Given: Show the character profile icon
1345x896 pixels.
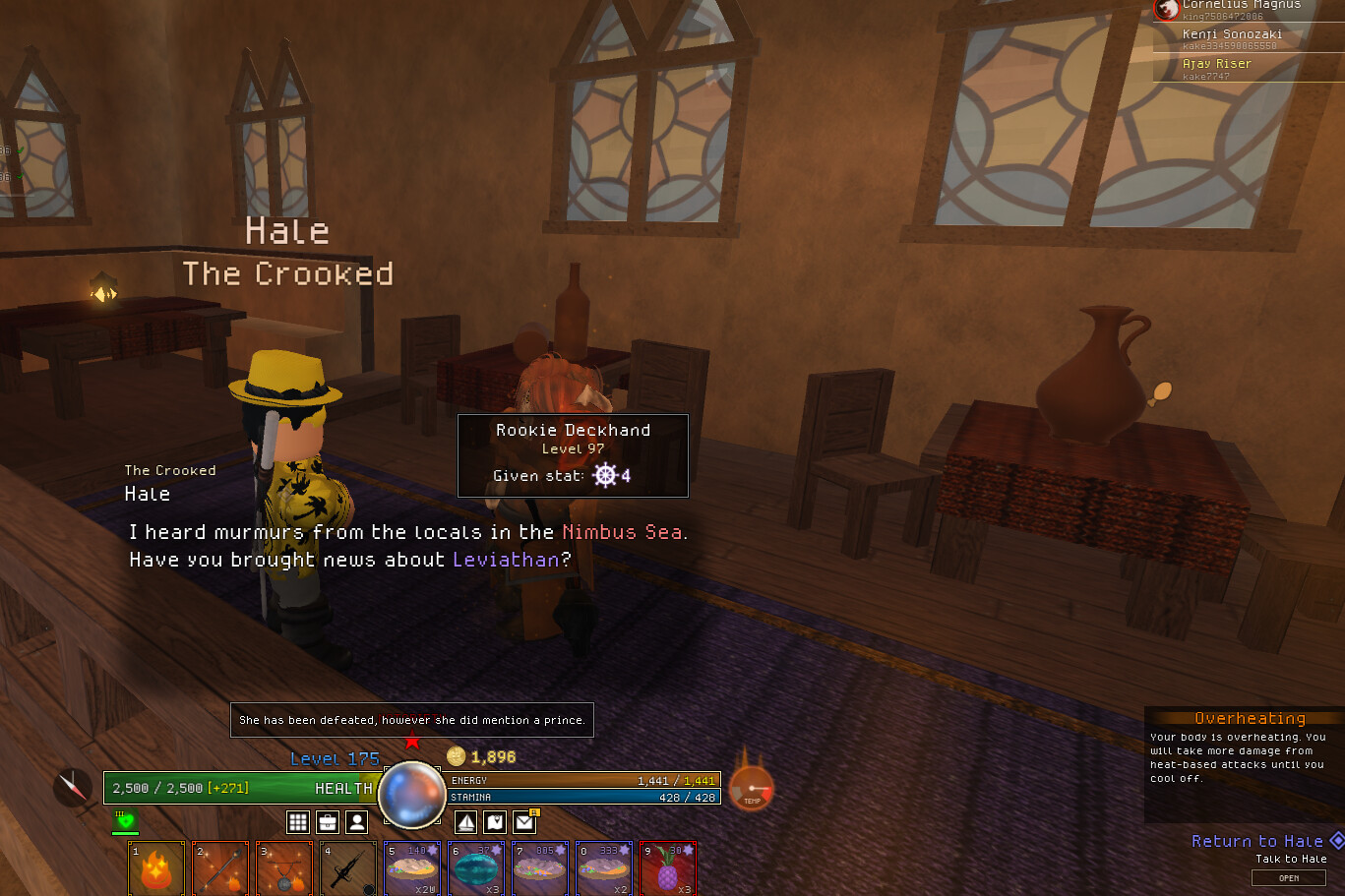Looking at the screenshot, I should coord(357,821).
